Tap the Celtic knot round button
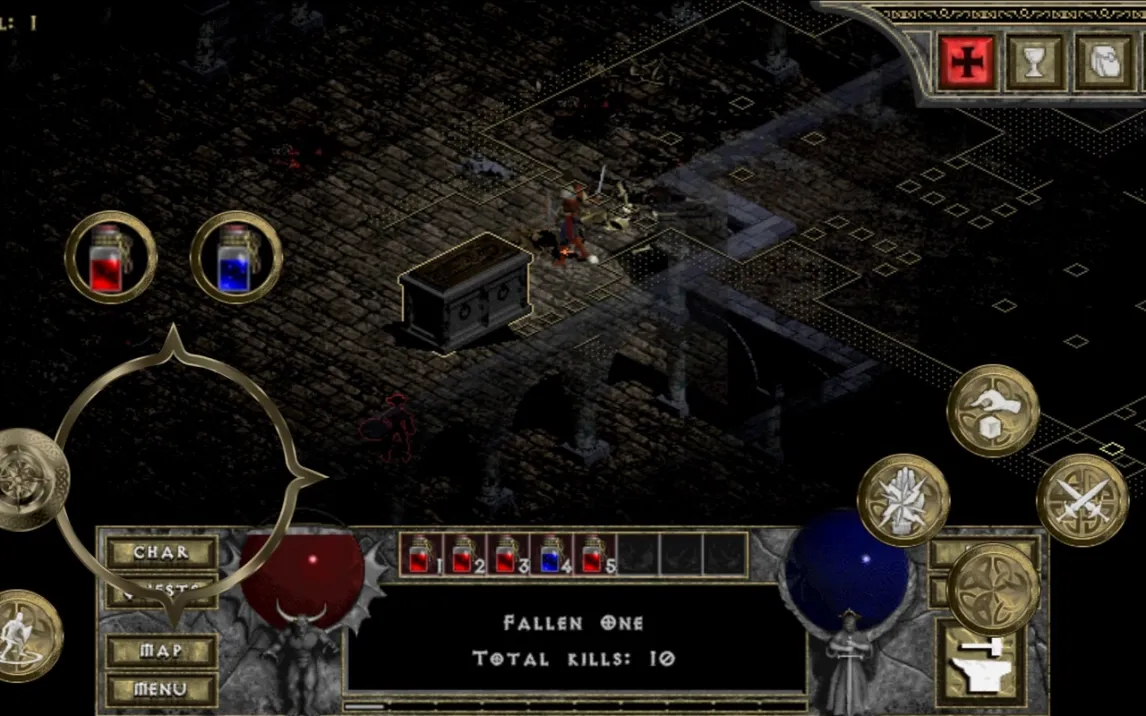 tap(993, 590)
